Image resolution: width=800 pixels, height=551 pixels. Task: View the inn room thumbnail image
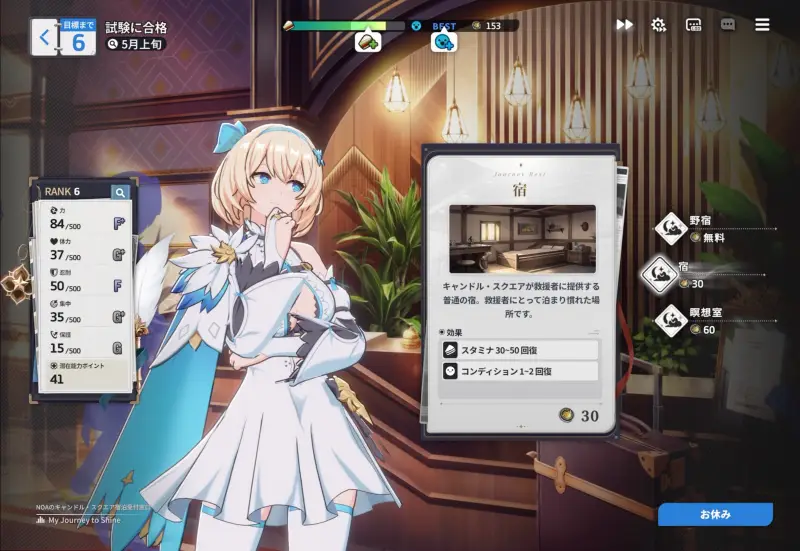tap(522, 239)
